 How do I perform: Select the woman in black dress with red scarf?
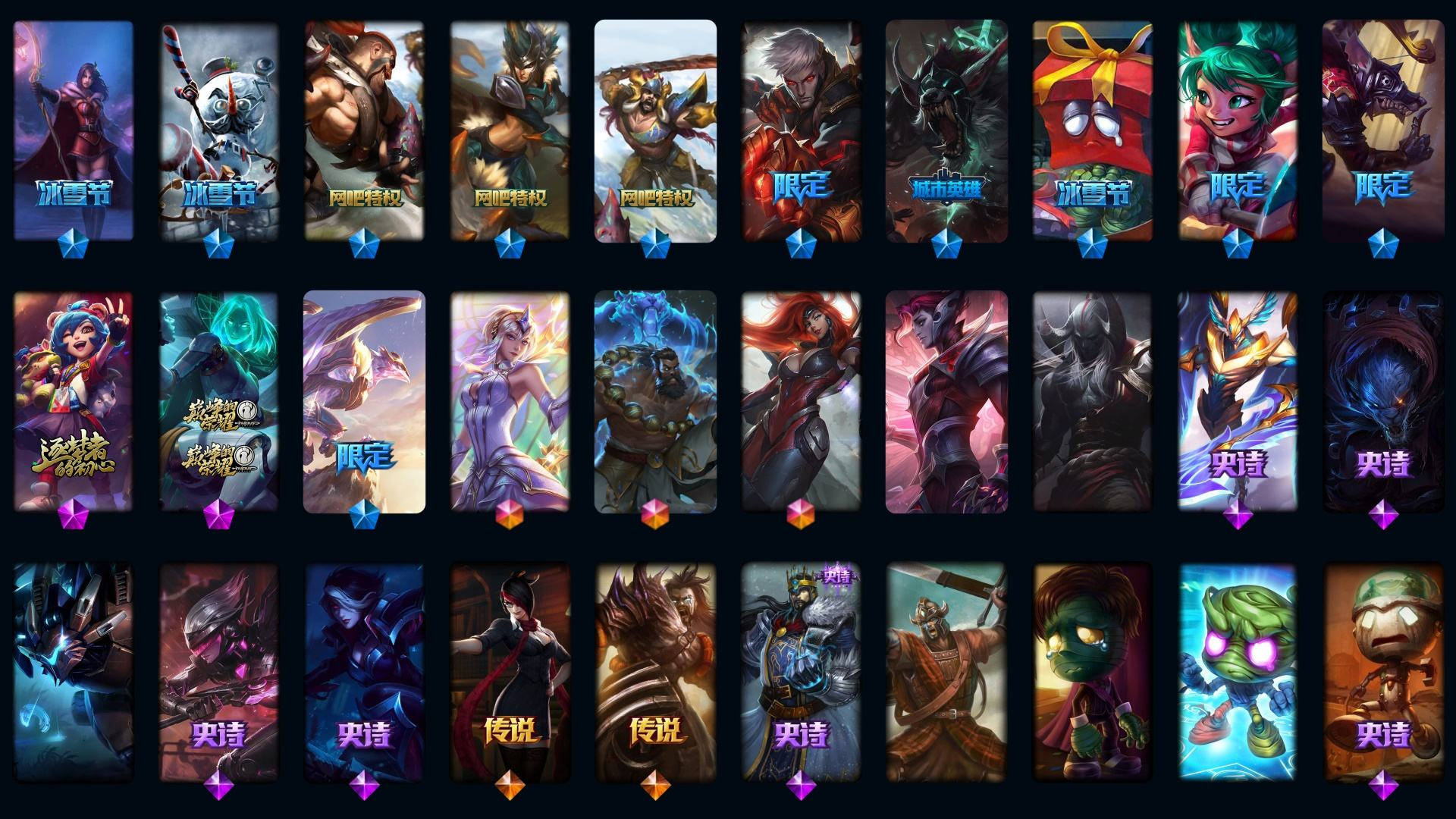click(510, 673)
